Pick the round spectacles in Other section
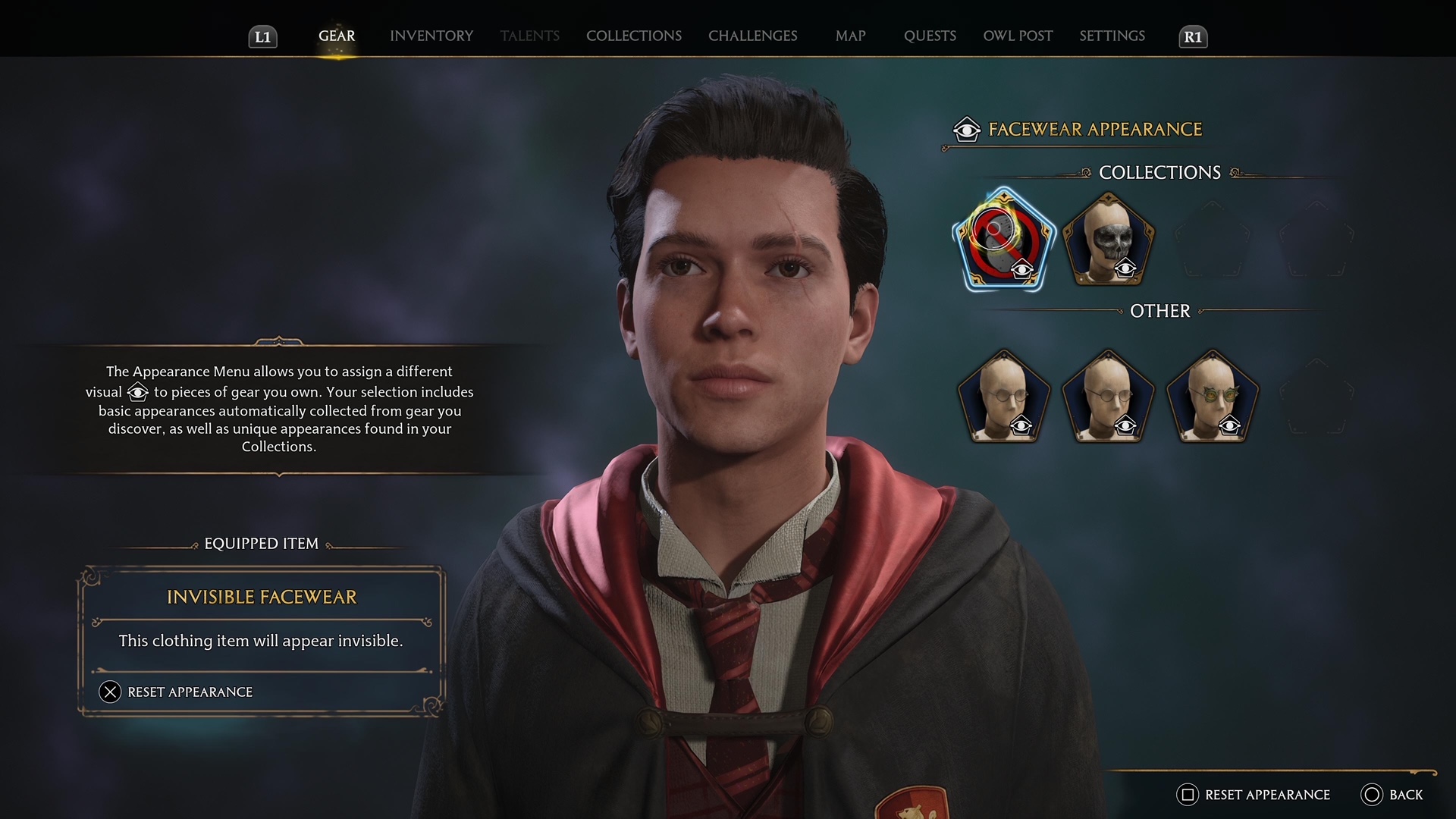Screen dimensions: 1456x819 pos(1005,394)
